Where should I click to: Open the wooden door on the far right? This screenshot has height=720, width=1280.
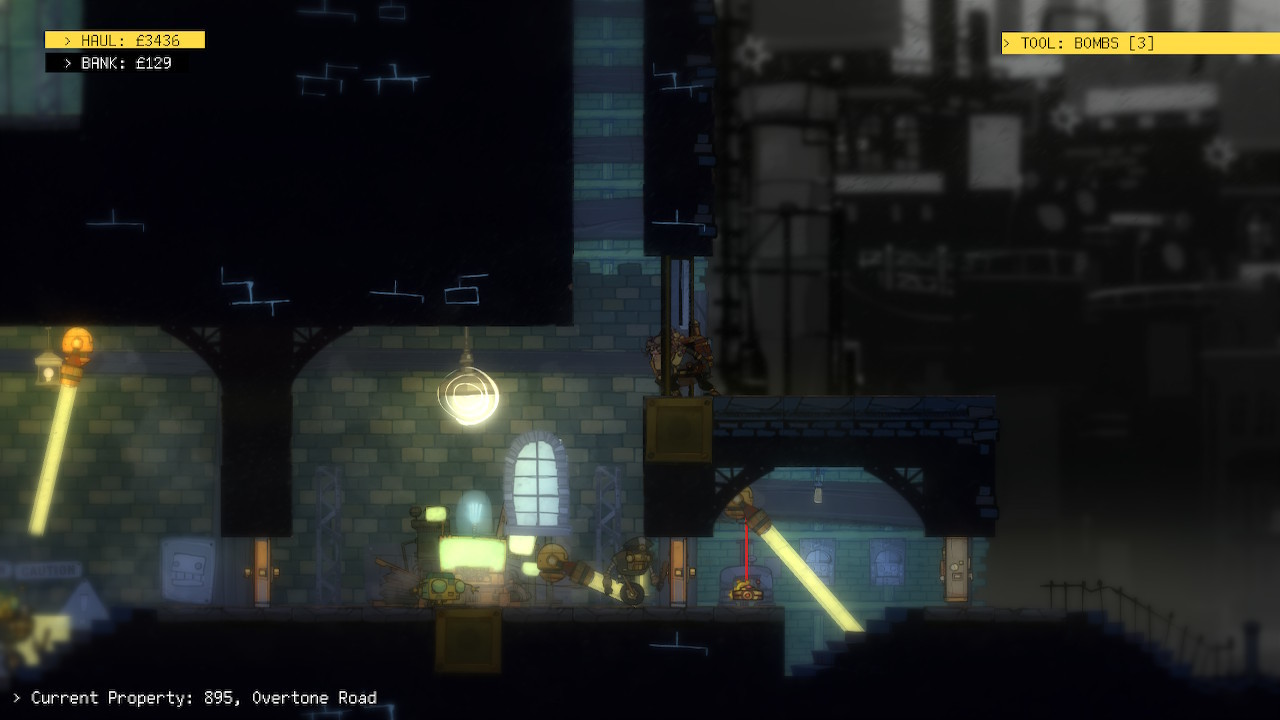coord(955,568)
